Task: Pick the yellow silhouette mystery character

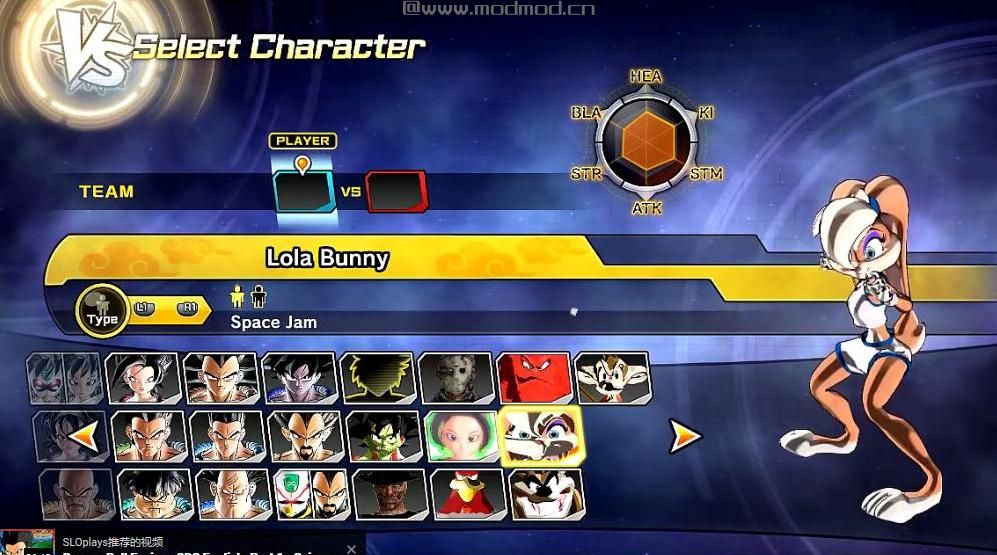Action: tap(377, 378)
